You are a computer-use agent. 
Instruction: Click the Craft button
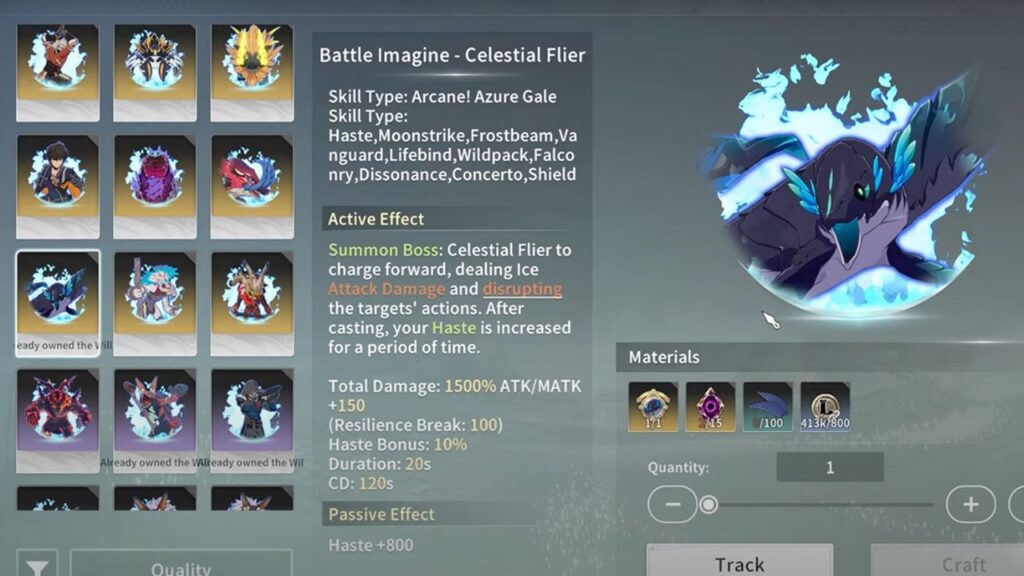(962, 563)
